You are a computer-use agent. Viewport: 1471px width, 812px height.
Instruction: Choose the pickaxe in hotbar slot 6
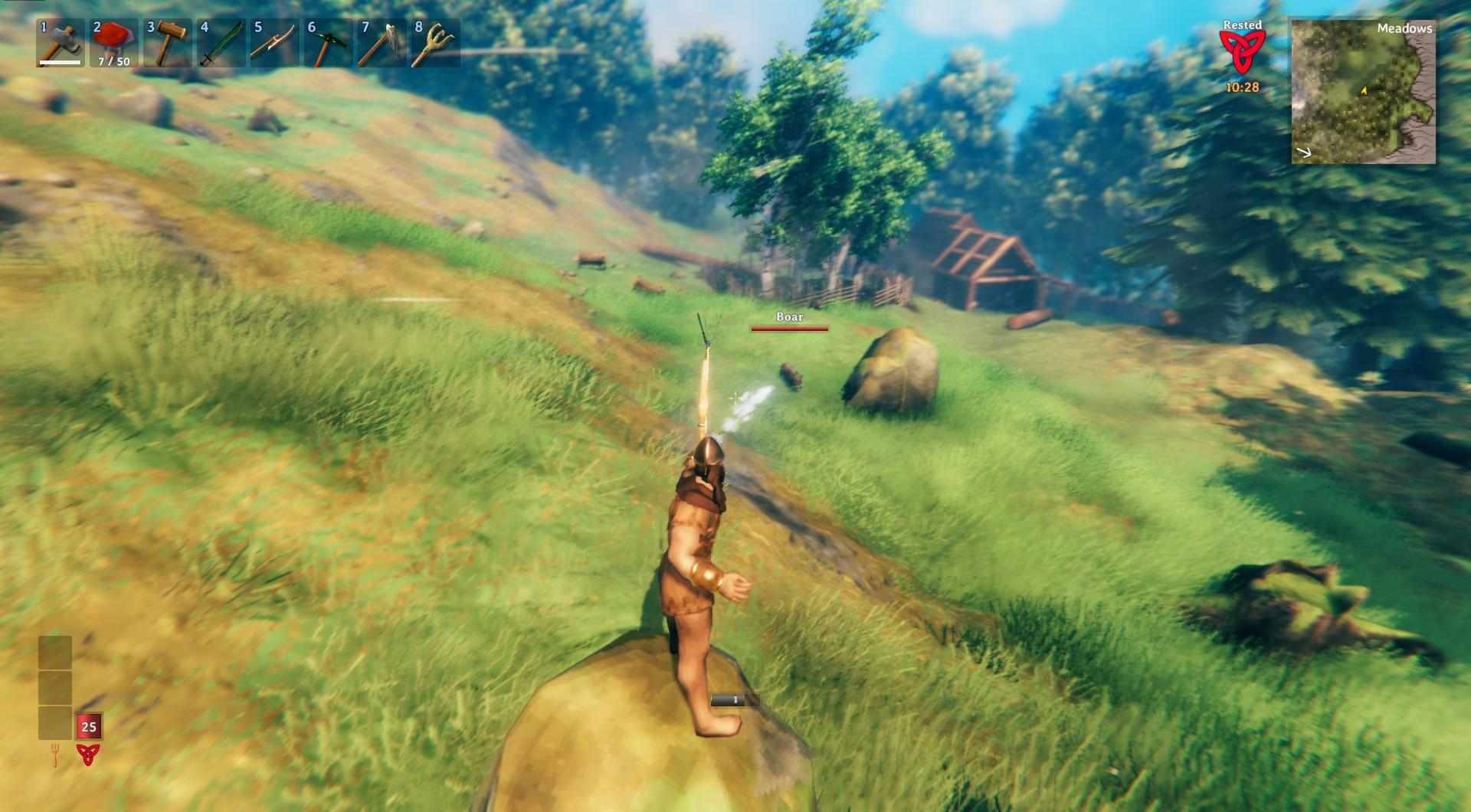[328, 43]
